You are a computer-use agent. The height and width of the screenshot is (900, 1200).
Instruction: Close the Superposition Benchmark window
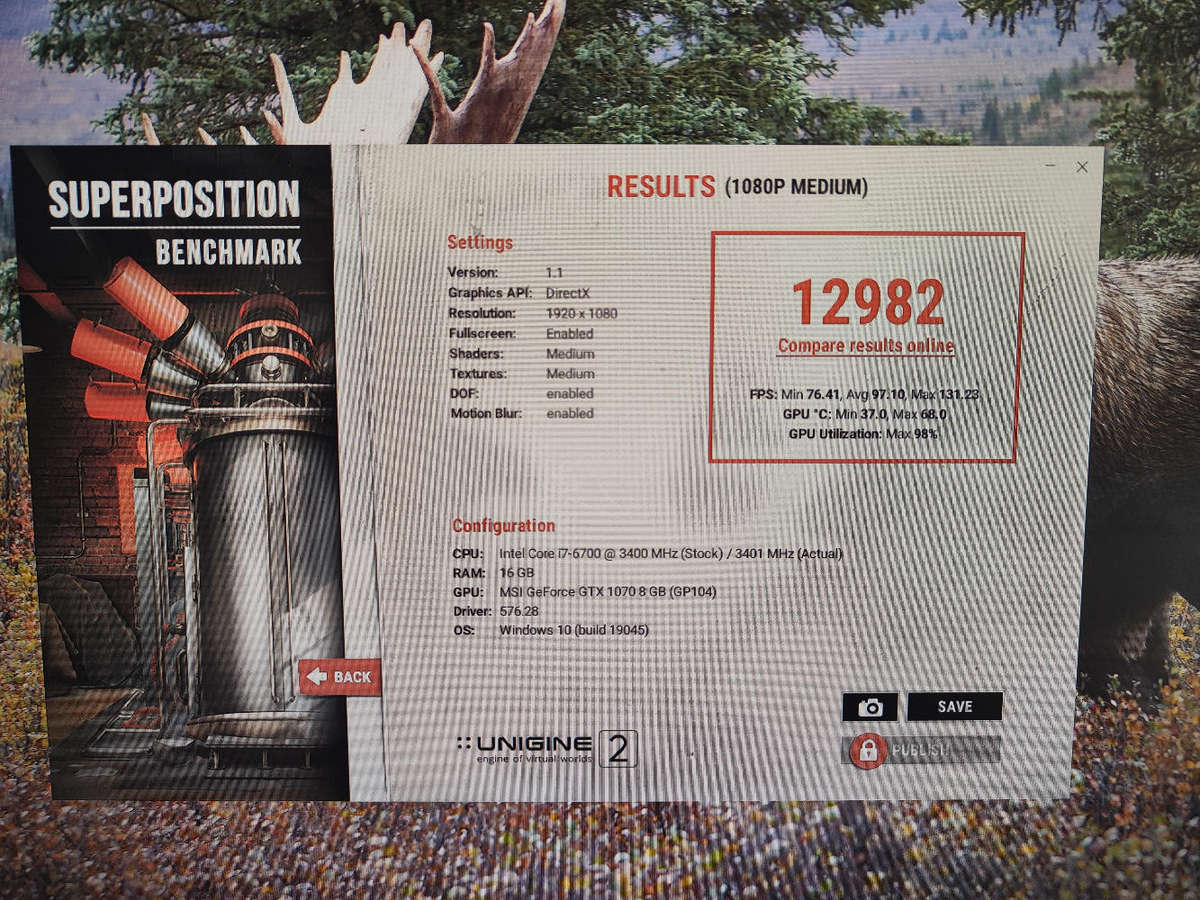click(1081, 167)
